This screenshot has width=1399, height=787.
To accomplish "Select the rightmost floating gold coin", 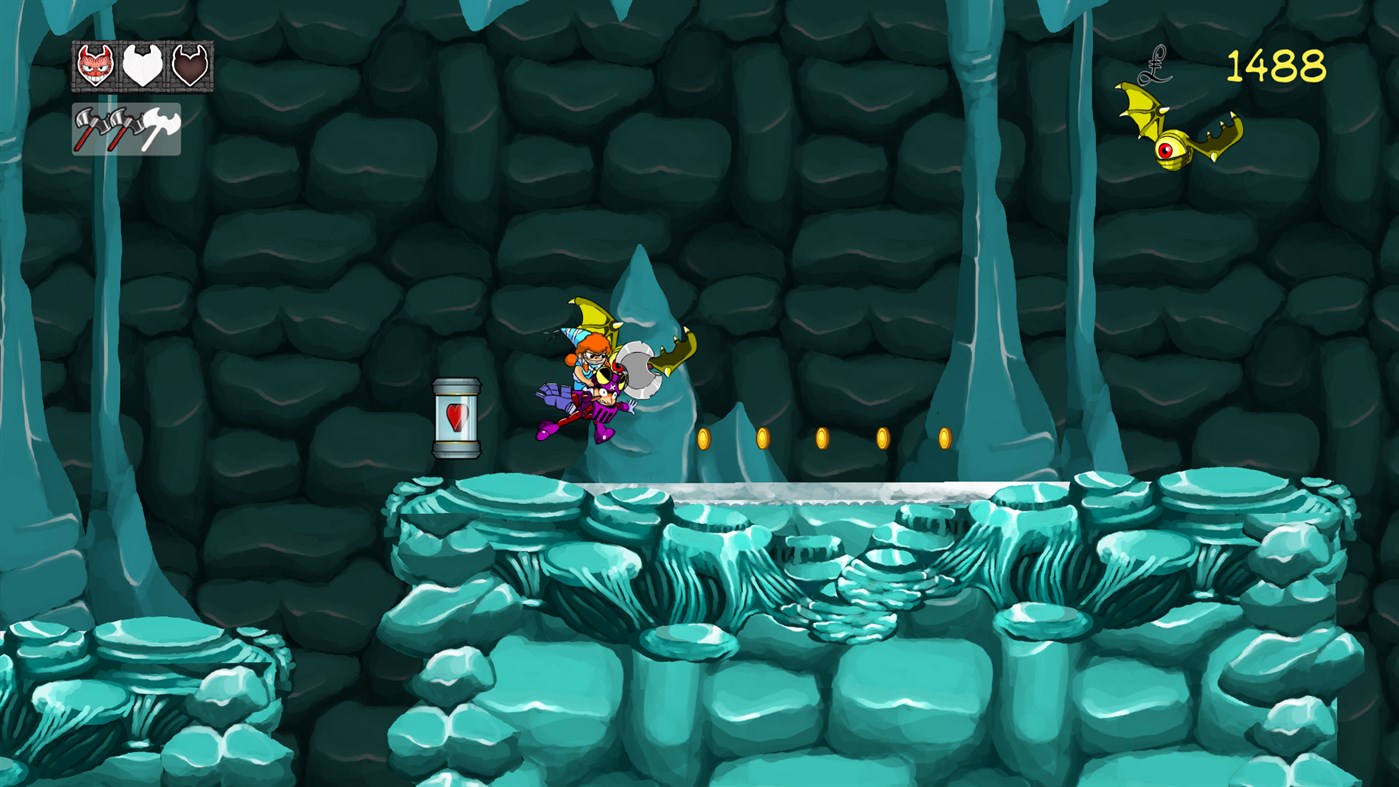I will [x=942, y=437].
